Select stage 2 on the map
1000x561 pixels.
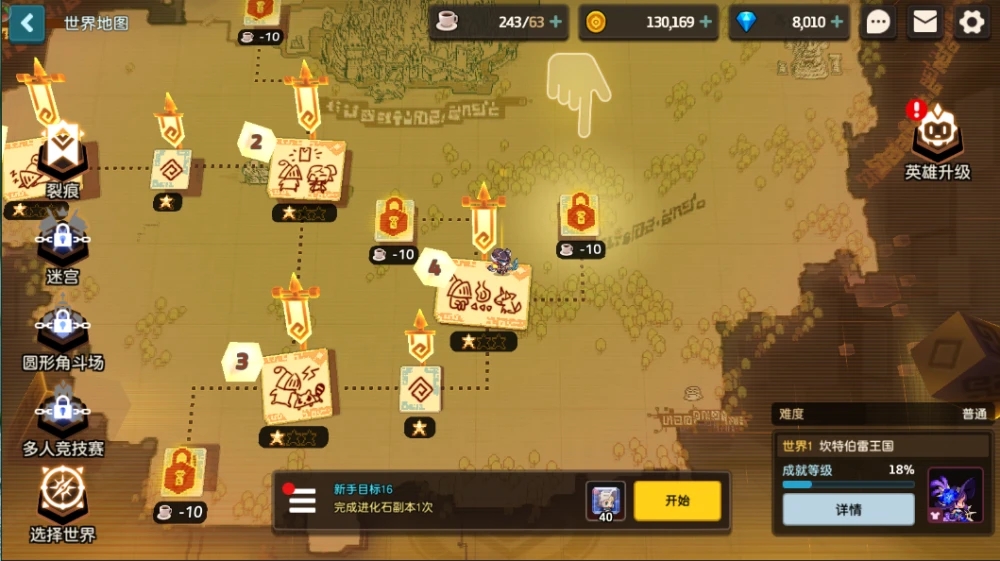coord(306,171)
